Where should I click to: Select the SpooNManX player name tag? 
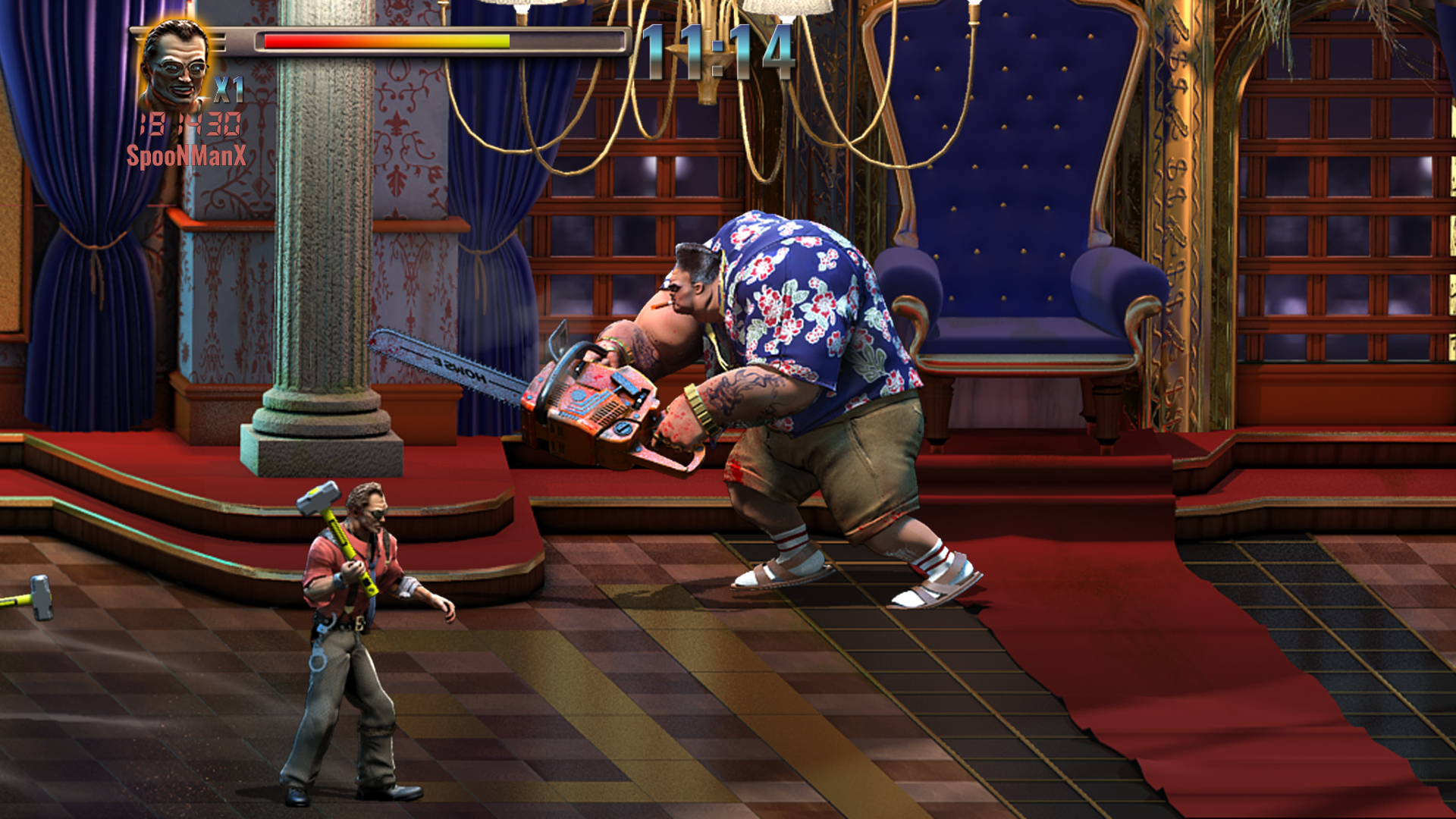pyautogui.click(x=186, y=156)
